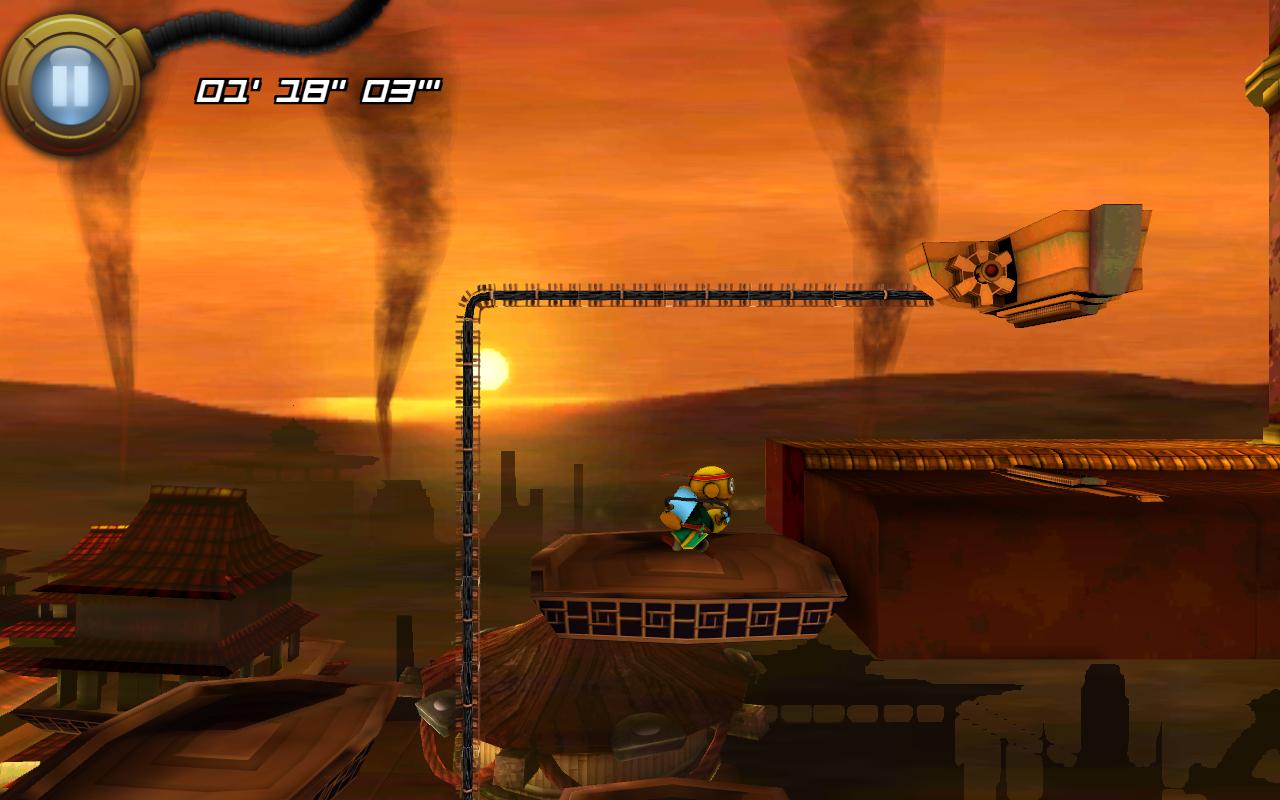Pause the game with the round button
The height and width of the screenshot is (800, 1280).
[70, 84]
